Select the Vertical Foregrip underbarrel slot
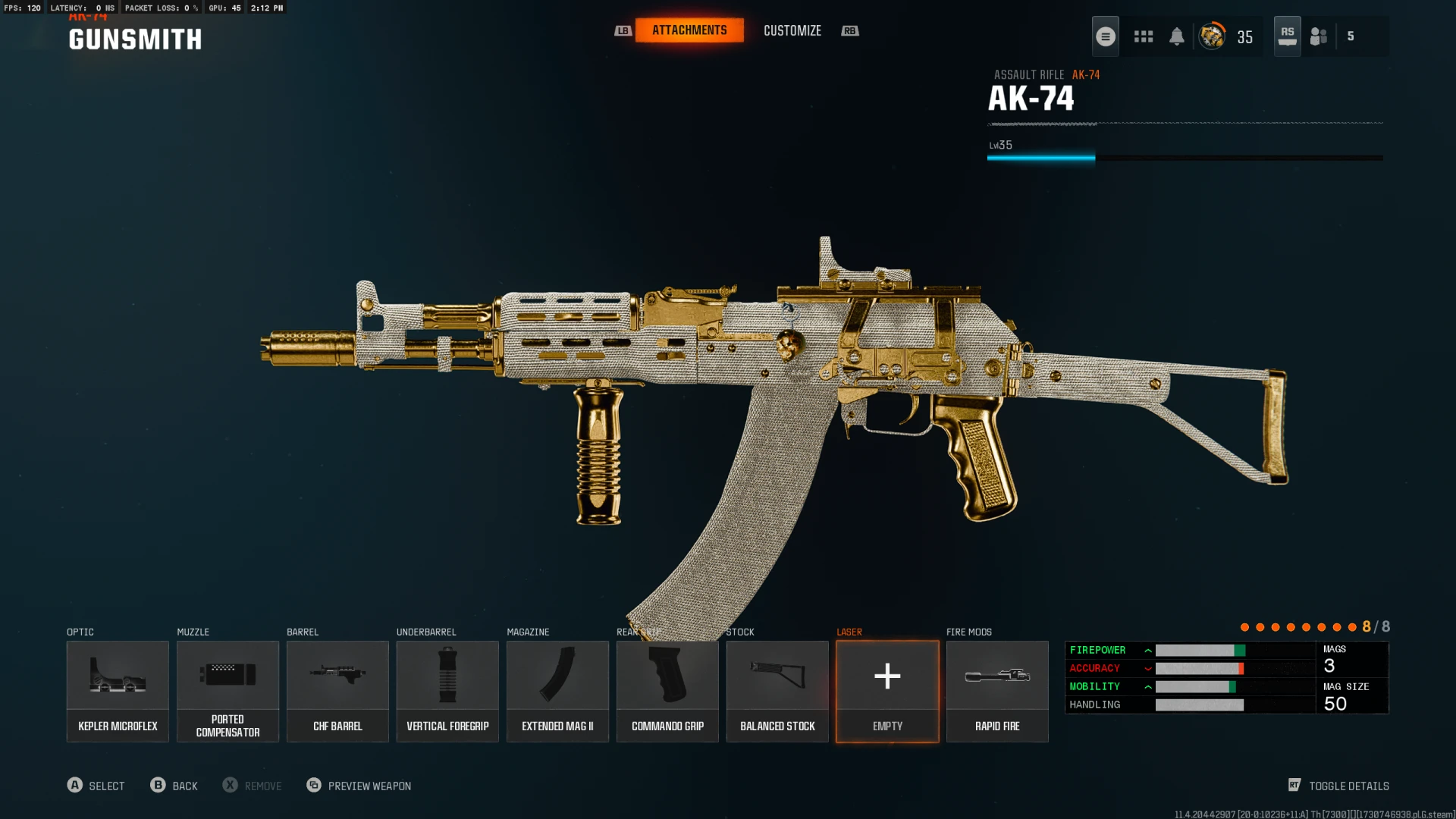This screenshot has width=1456, height=819. click(x=447, y=691)
